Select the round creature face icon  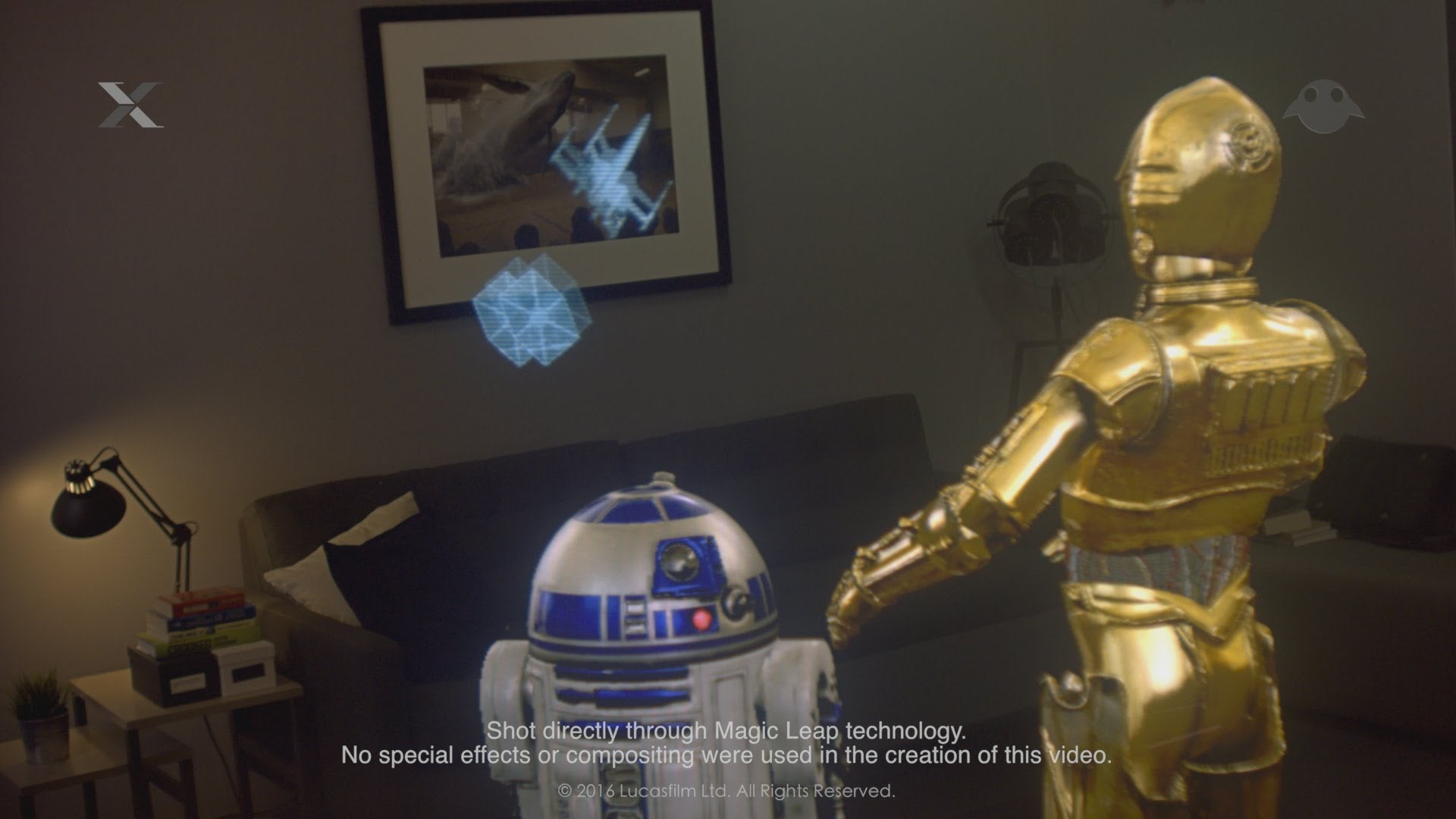pos(1323,107)
